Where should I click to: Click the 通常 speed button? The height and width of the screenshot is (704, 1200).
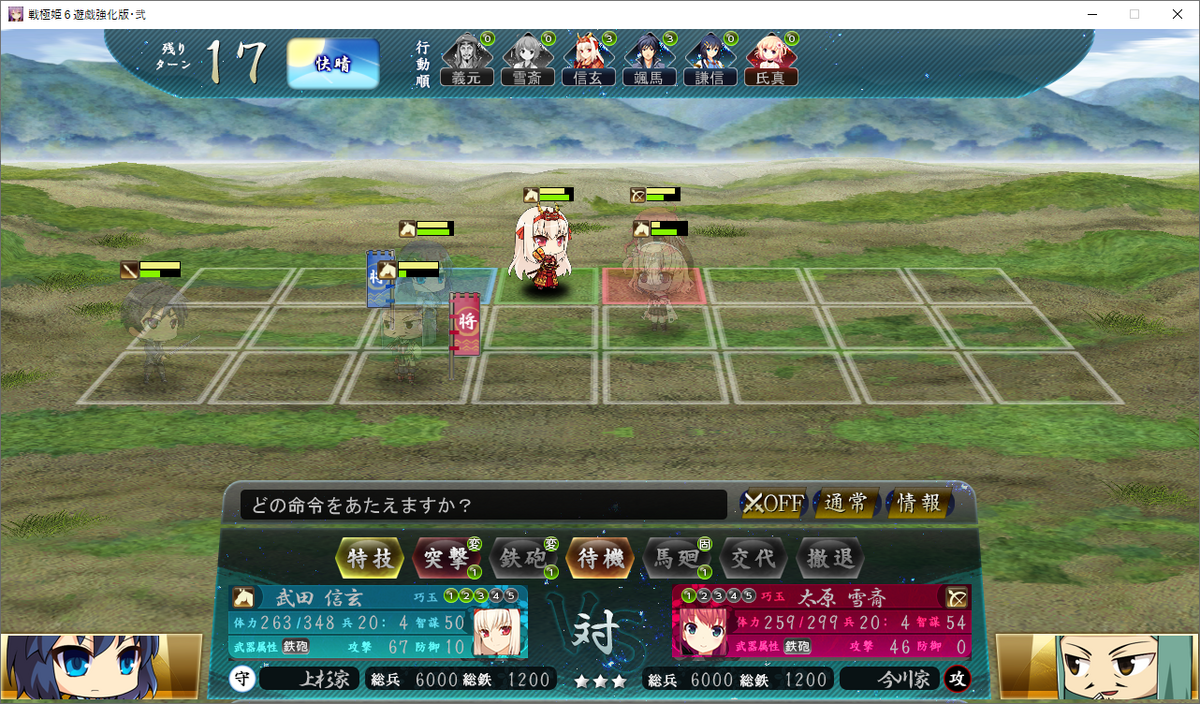[846, 503]
